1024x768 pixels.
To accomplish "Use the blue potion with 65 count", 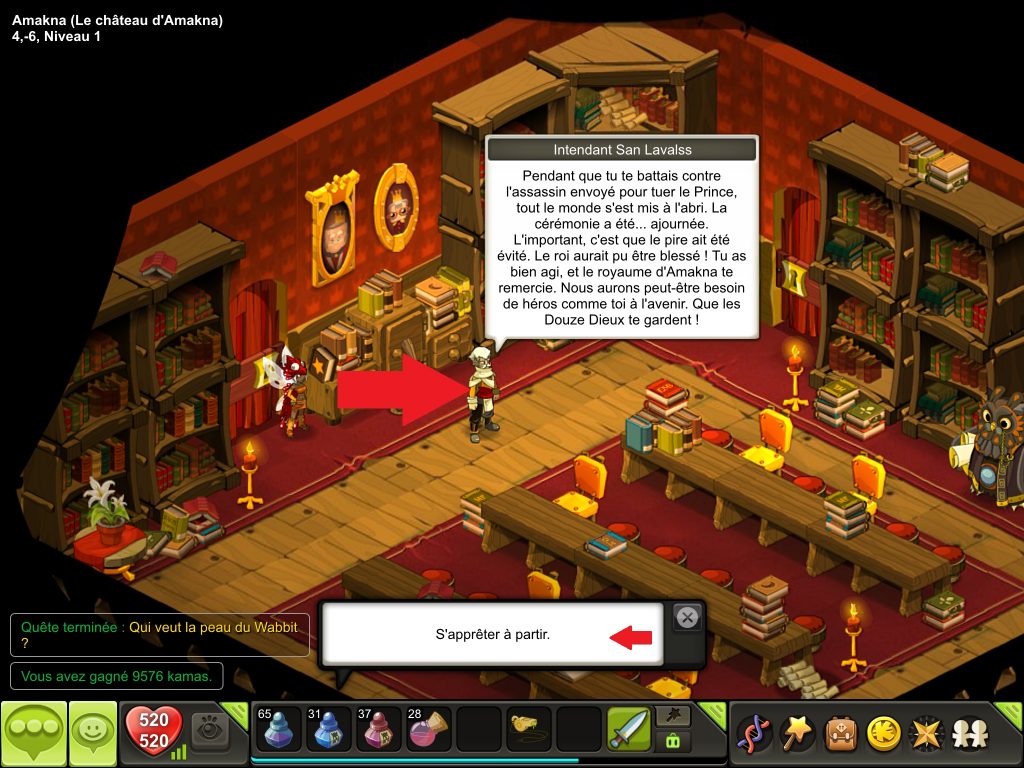I will (x=277, y=730).
